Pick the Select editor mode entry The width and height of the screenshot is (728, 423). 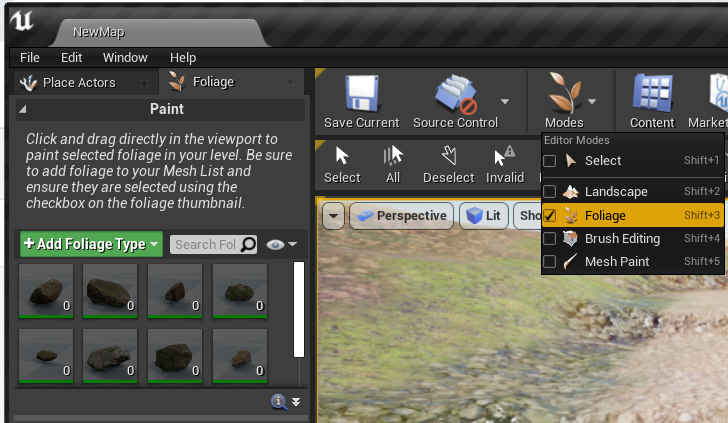[603, 160]
